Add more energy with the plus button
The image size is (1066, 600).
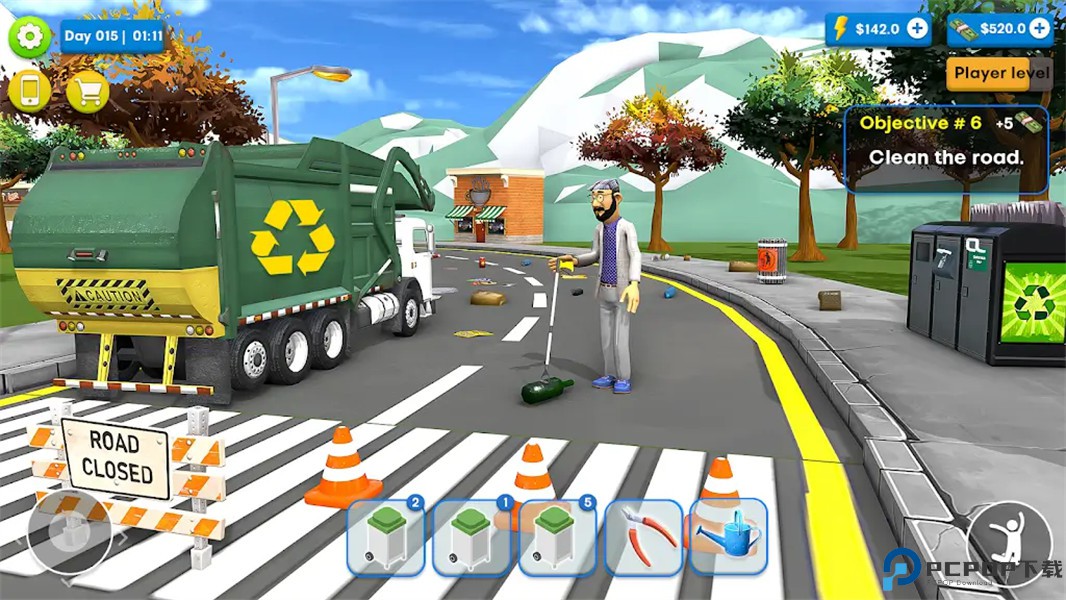click(916, 29)
